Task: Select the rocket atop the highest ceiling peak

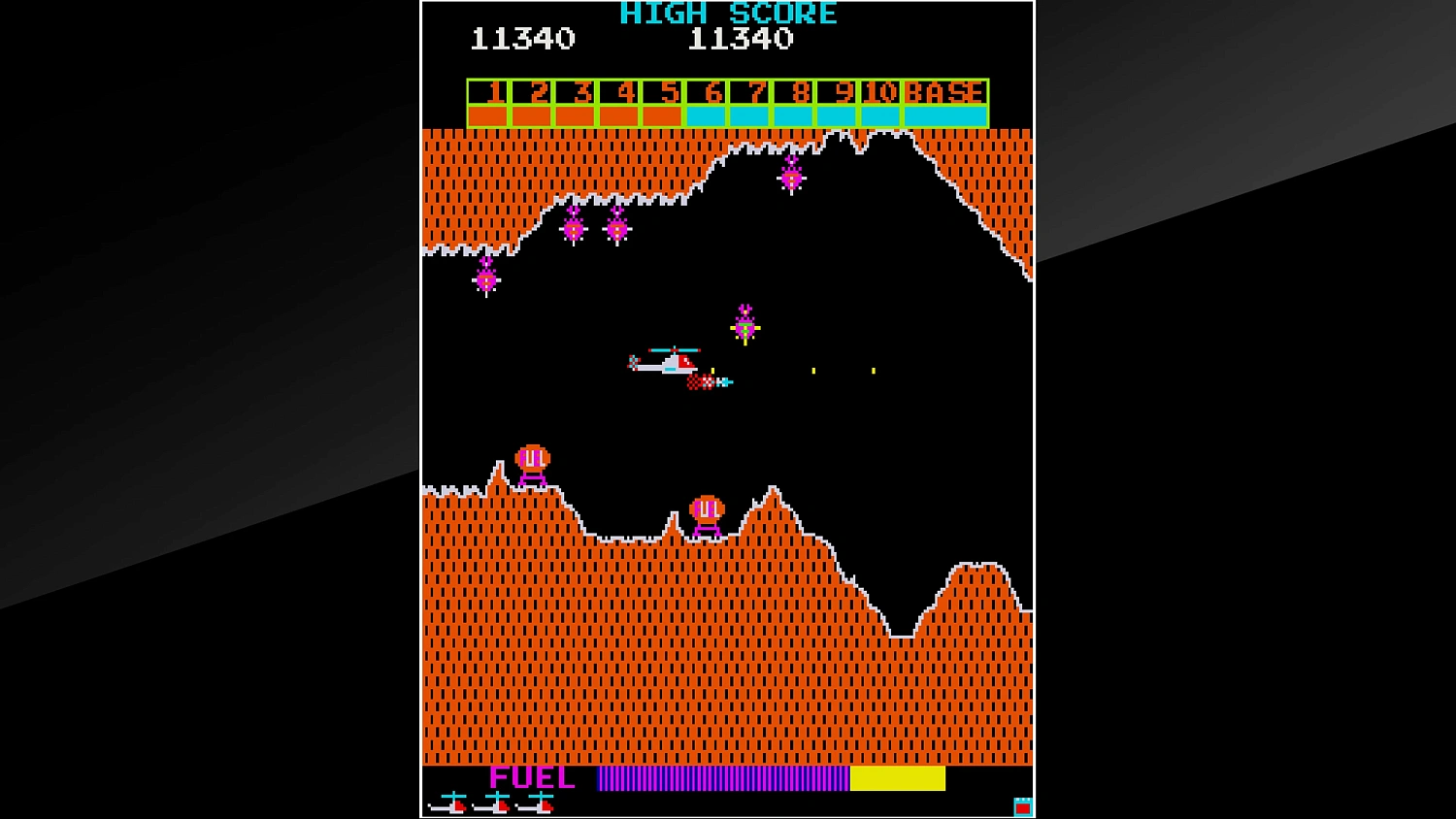Action: pyautogui.click(x=792, y=177)
